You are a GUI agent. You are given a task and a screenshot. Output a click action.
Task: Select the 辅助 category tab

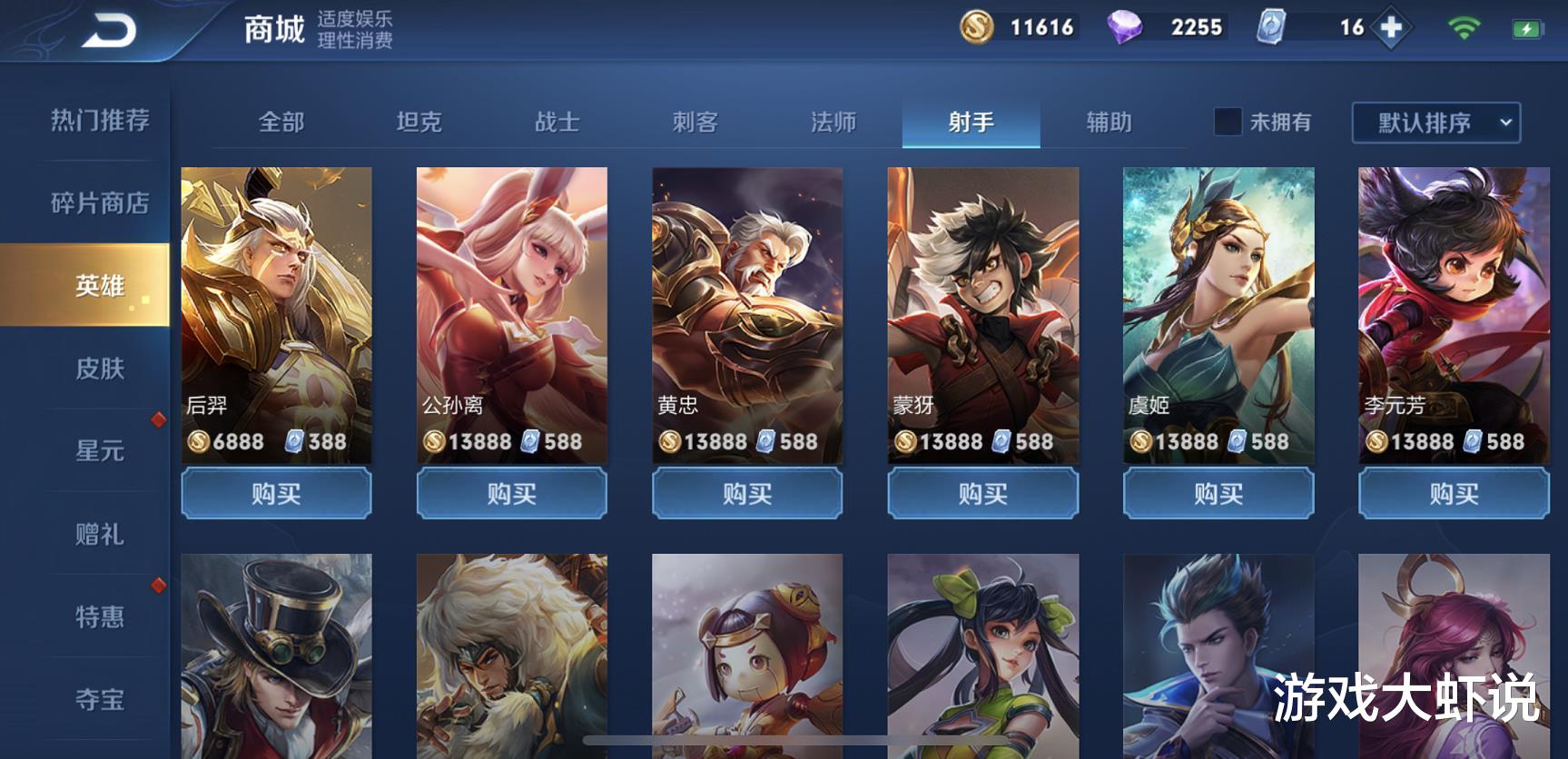(x=1111, y=123)
